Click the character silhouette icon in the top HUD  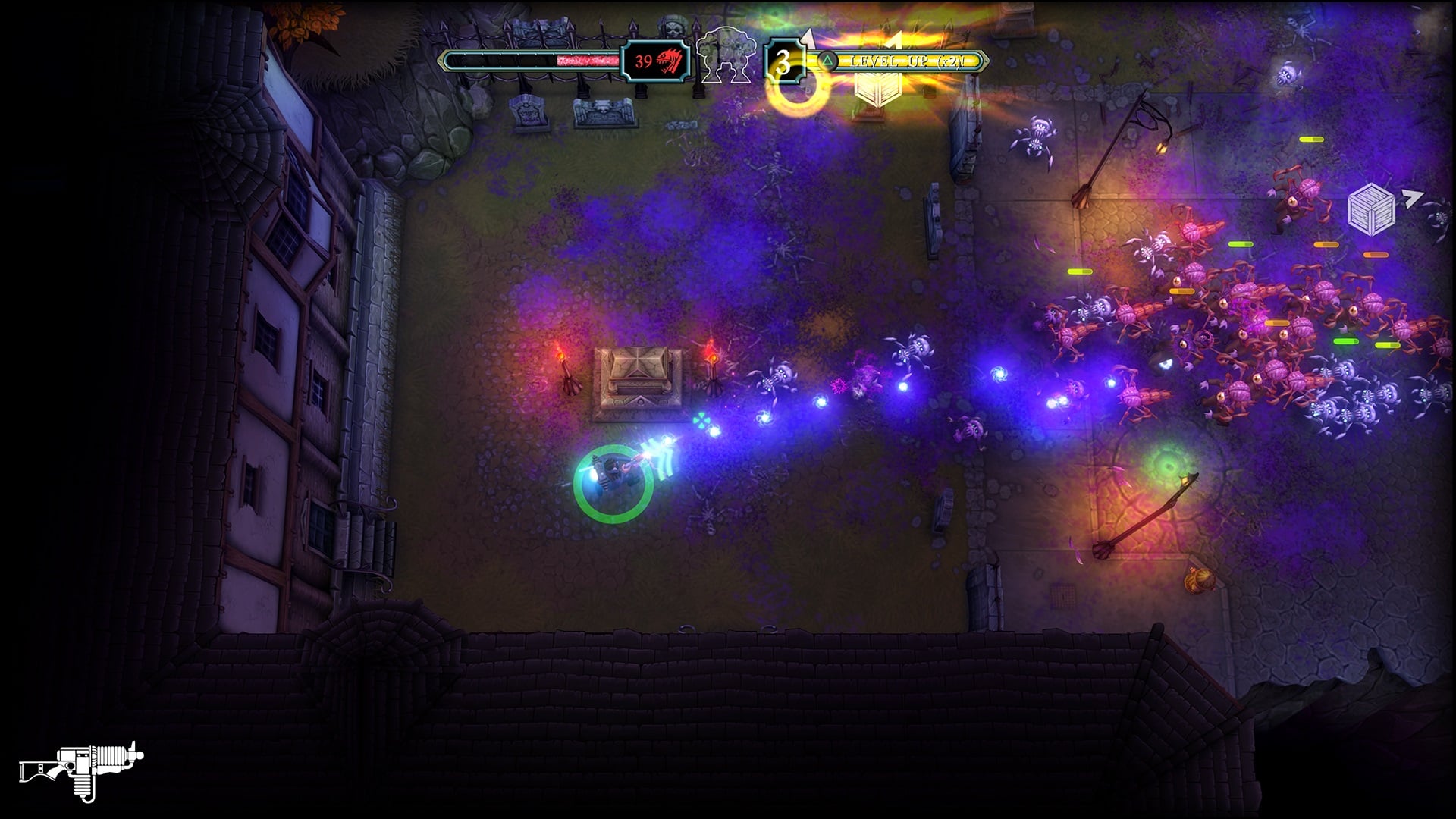point(726,55)
